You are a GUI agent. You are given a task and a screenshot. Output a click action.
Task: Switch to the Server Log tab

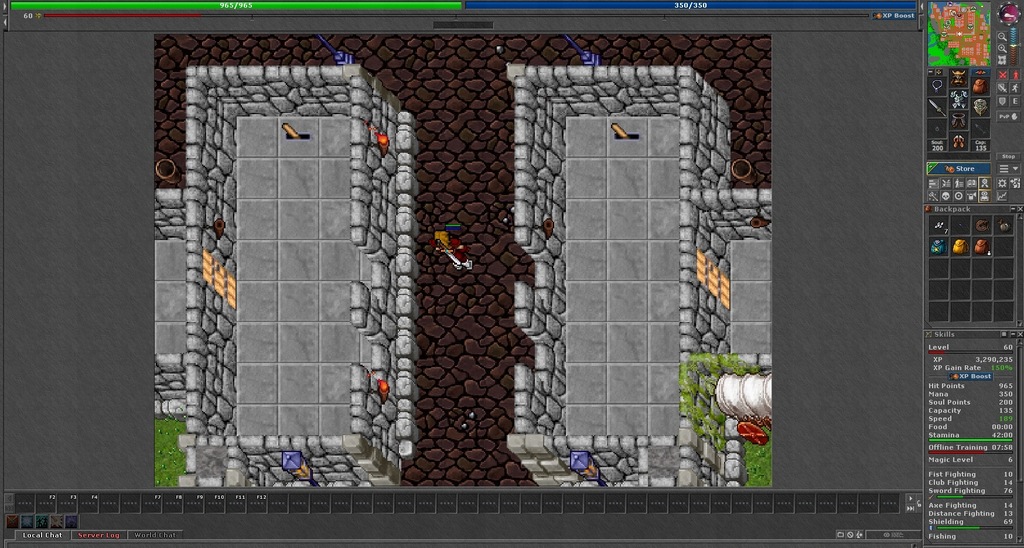(x=98, y=535)
